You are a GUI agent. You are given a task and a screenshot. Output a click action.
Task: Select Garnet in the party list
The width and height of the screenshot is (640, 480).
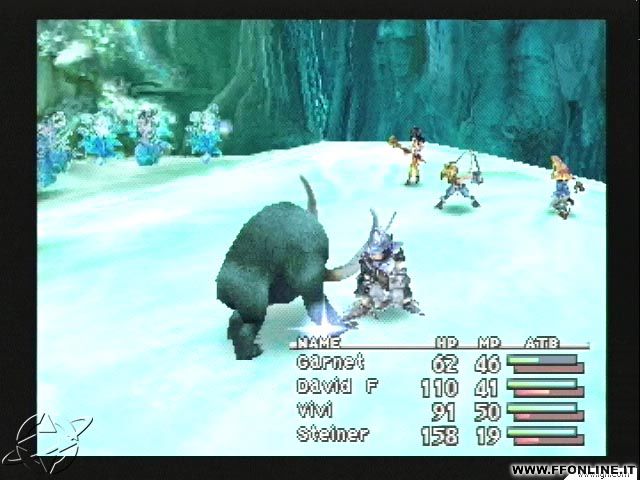(x=331, y=363)
